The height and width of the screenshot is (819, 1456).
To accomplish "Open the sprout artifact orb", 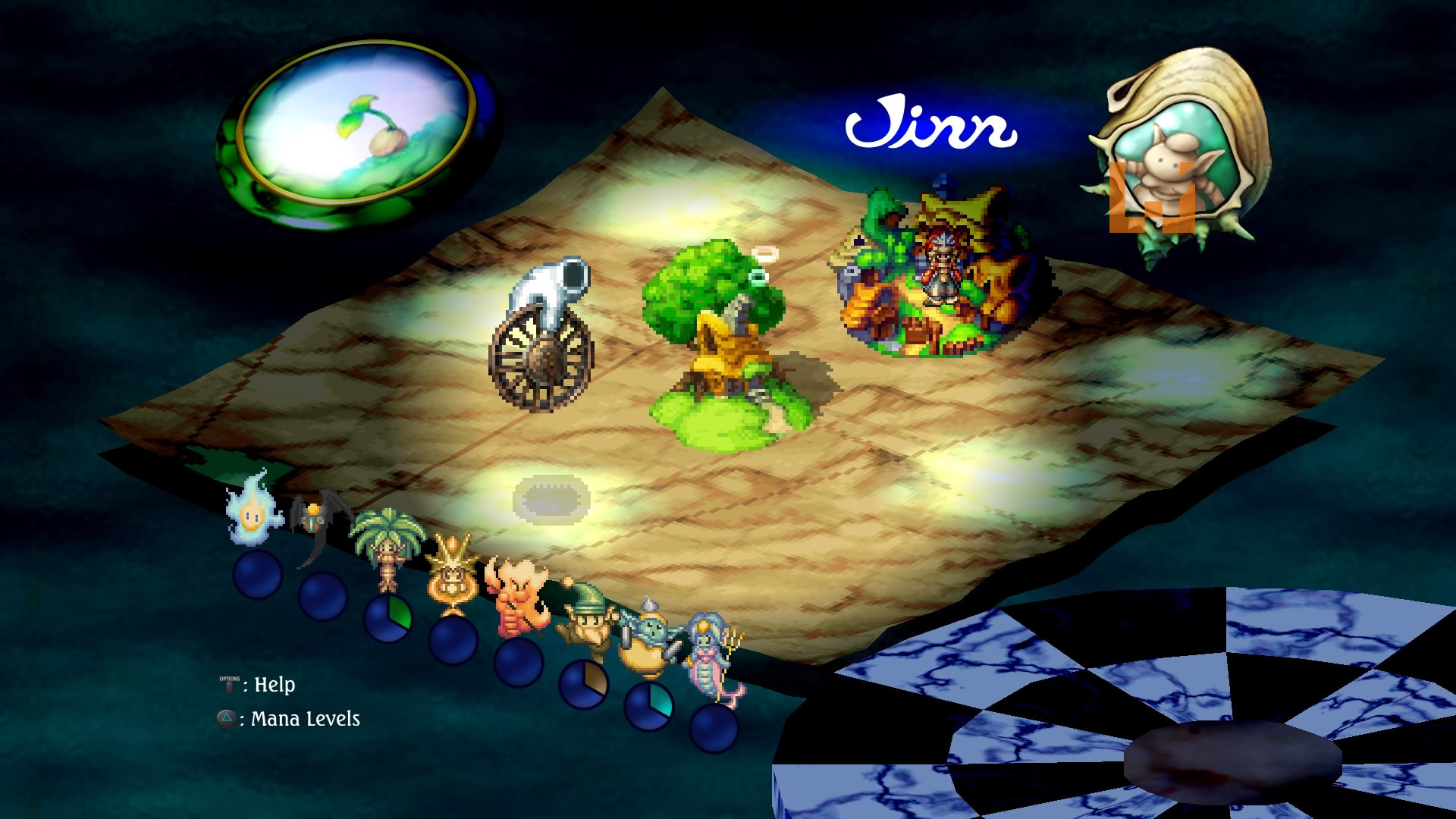I will 358,134.
